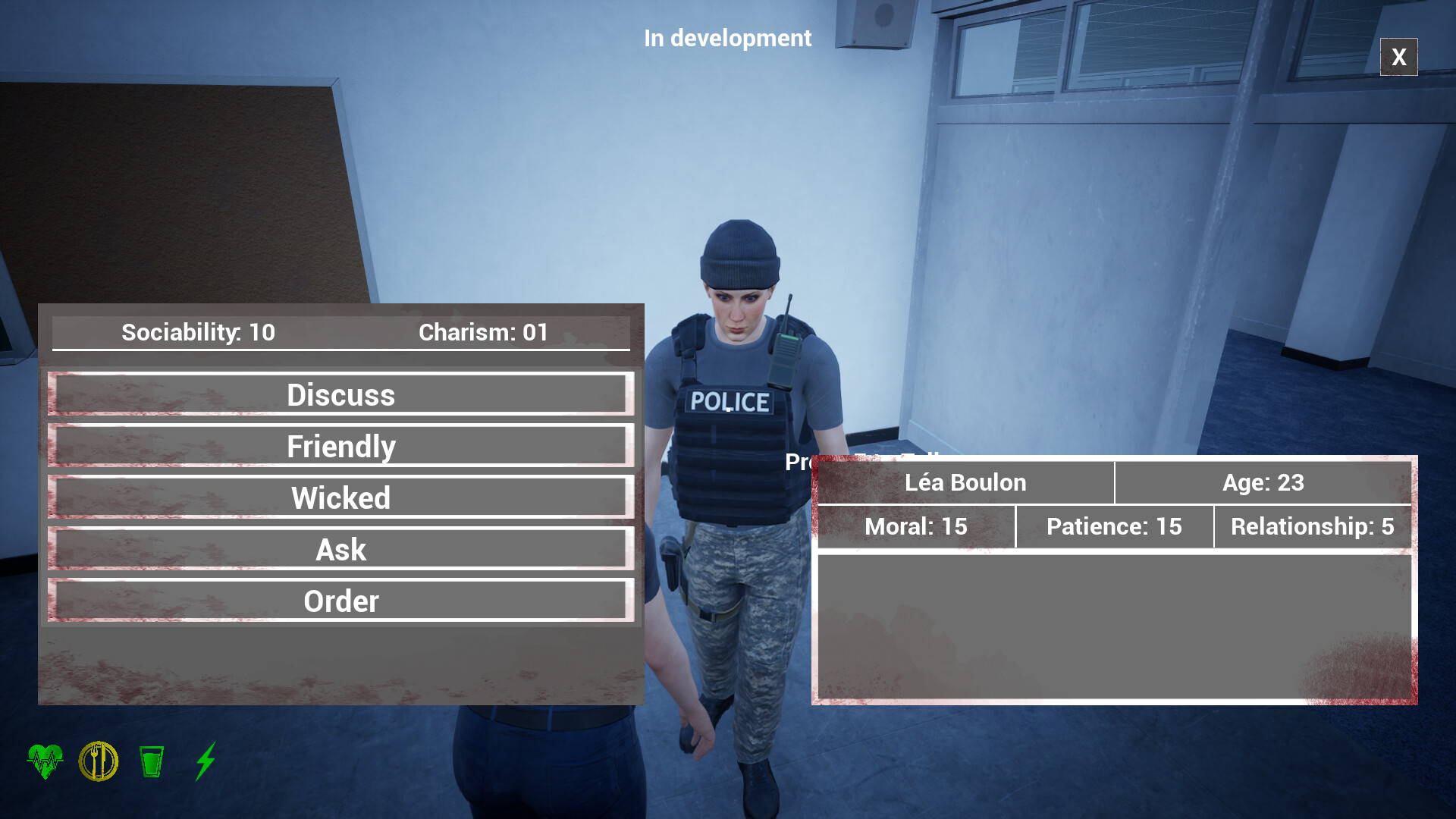This screenshot has width=1456, height=819.
Task: Click the Age: 23 field
Action: [x=1263, y=482]
